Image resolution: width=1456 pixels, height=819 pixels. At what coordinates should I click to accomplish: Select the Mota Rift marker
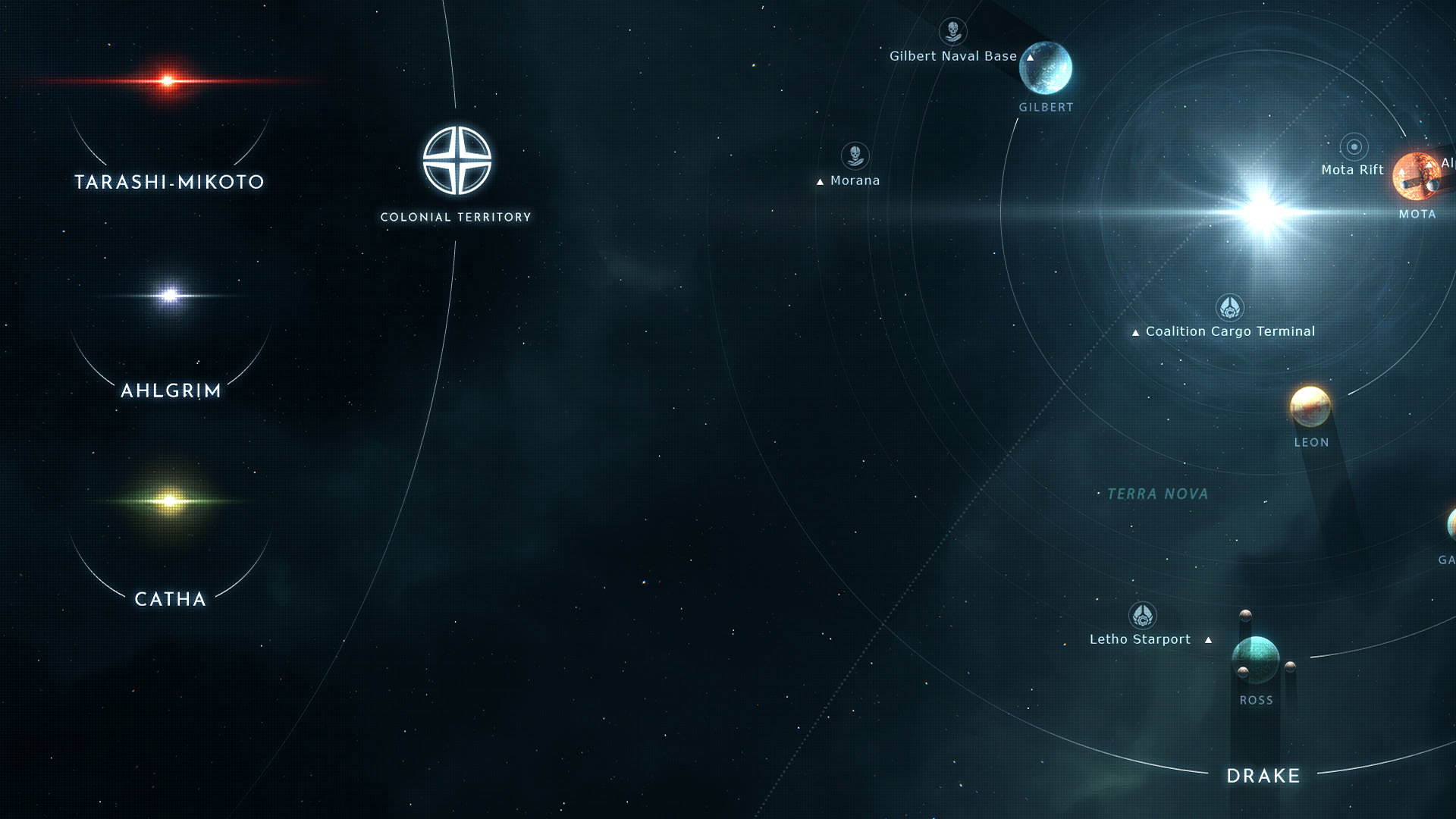point(1354,146)
